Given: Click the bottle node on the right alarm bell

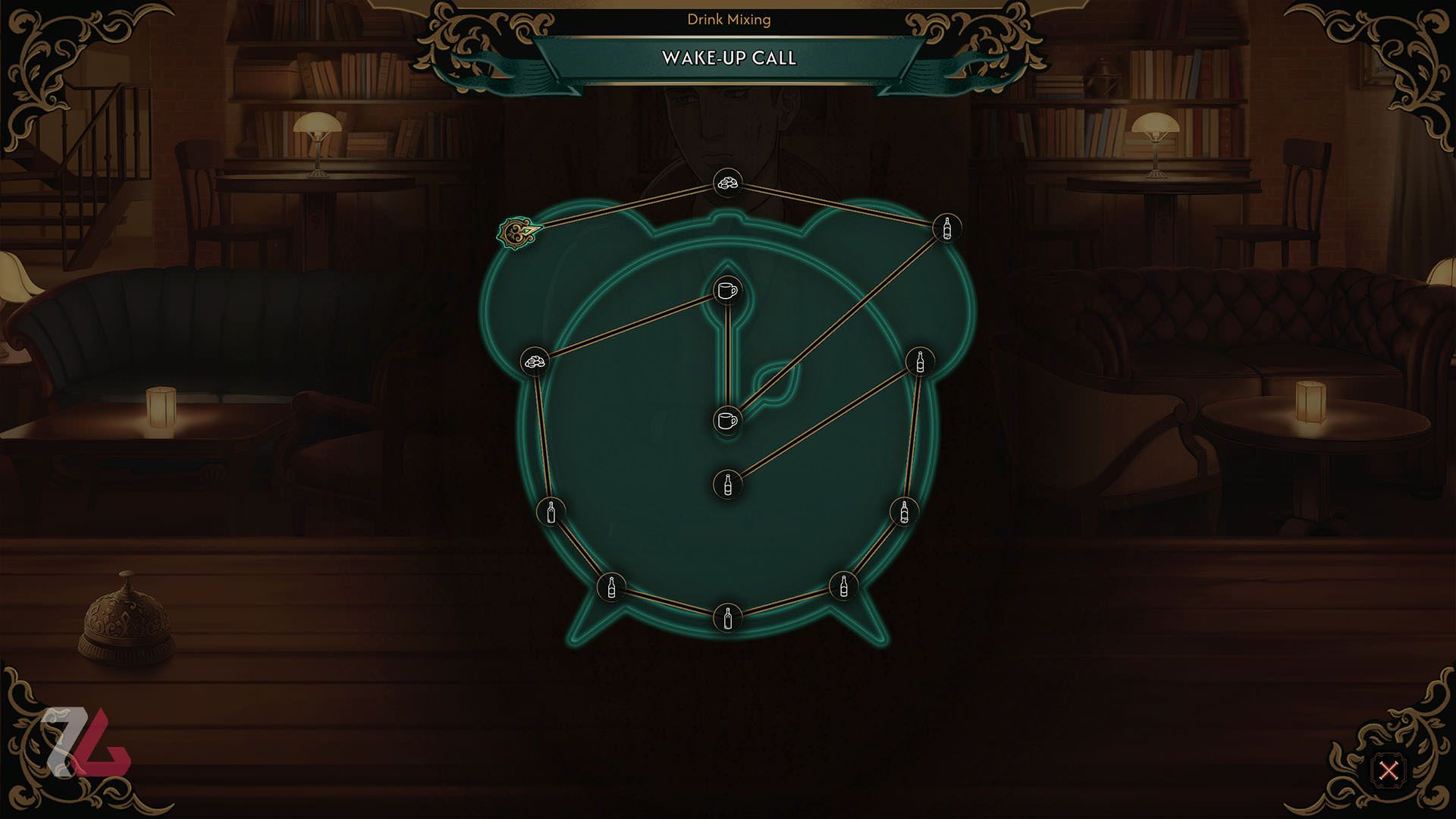Looking at the screenshot, I should (x=946, y=227).
